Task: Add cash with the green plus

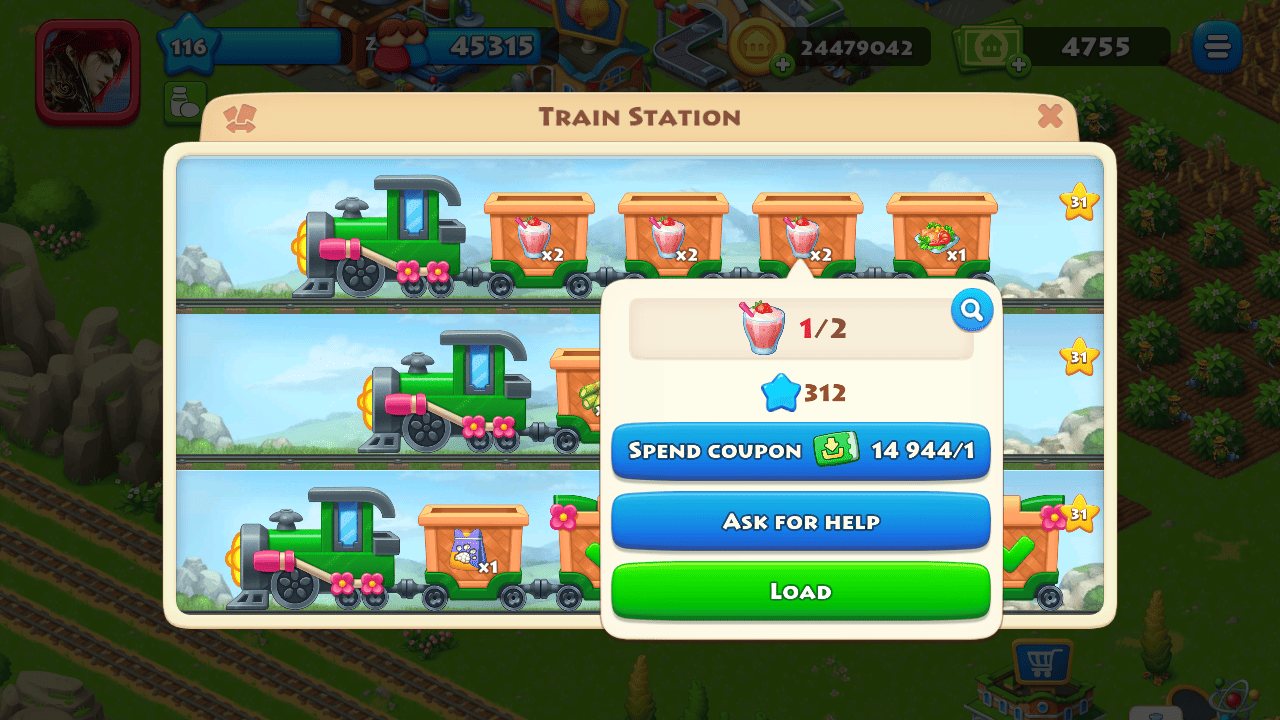Action: tap(1018, 66)
